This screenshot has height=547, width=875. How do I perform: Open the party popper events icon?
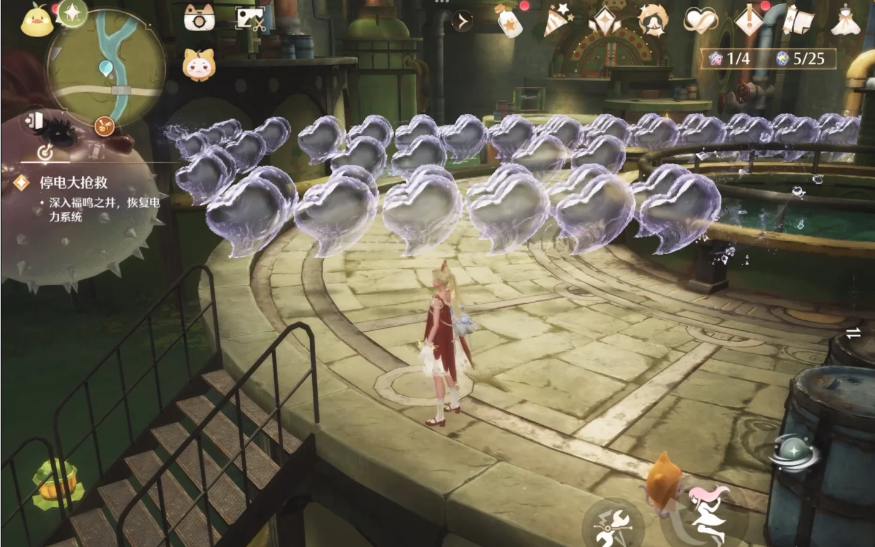tap(557, 20)
